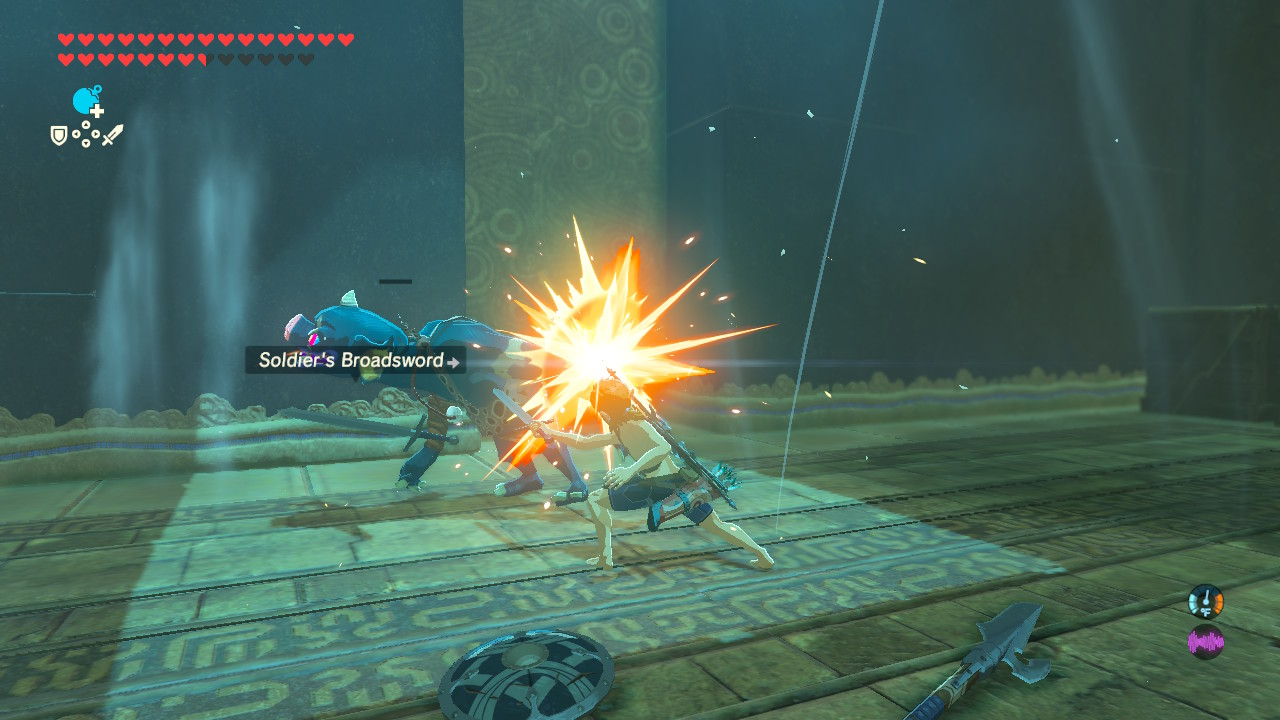Click the plus symbol on the rune icon
This screenshot has width=1280, height=720.
click(x=96, y=110)
